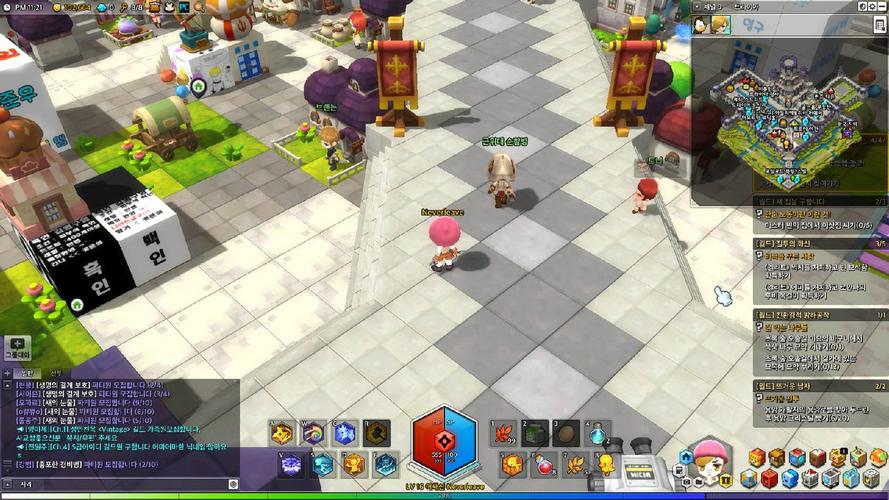Use the blue potion flask quickslot
This screenshot has width=889, height=500.
[599, 433]
